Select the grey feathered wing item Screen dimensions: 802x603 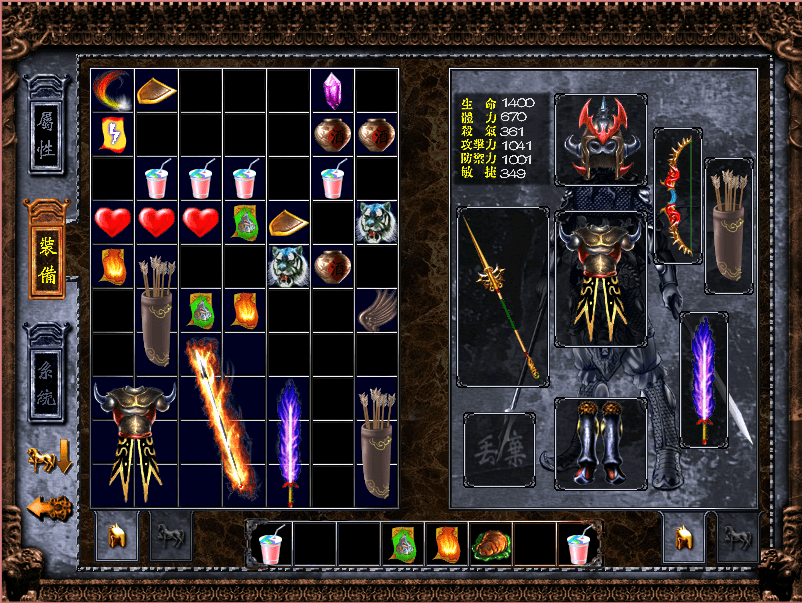tap(377, 310)
